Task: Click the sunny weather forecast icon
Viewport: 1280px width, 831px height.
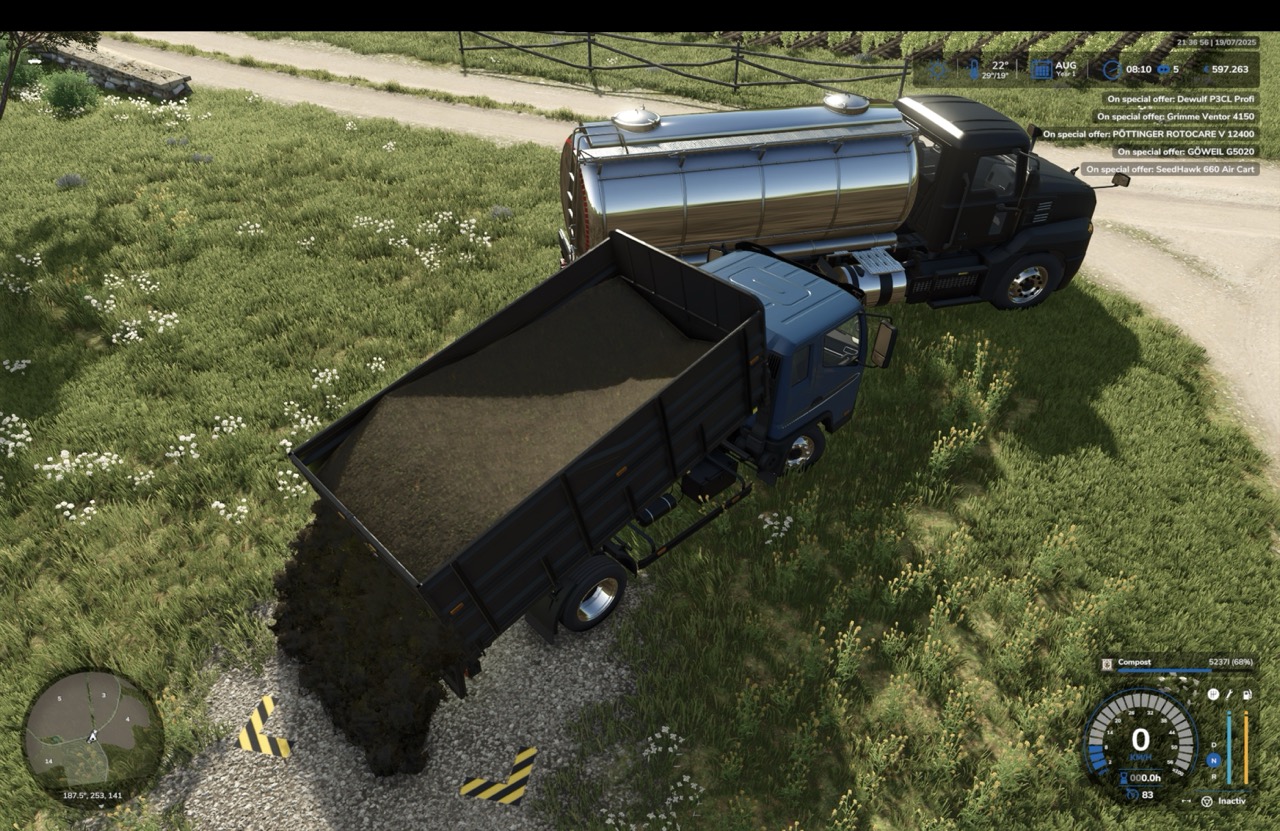Action: tap(937, 70)
